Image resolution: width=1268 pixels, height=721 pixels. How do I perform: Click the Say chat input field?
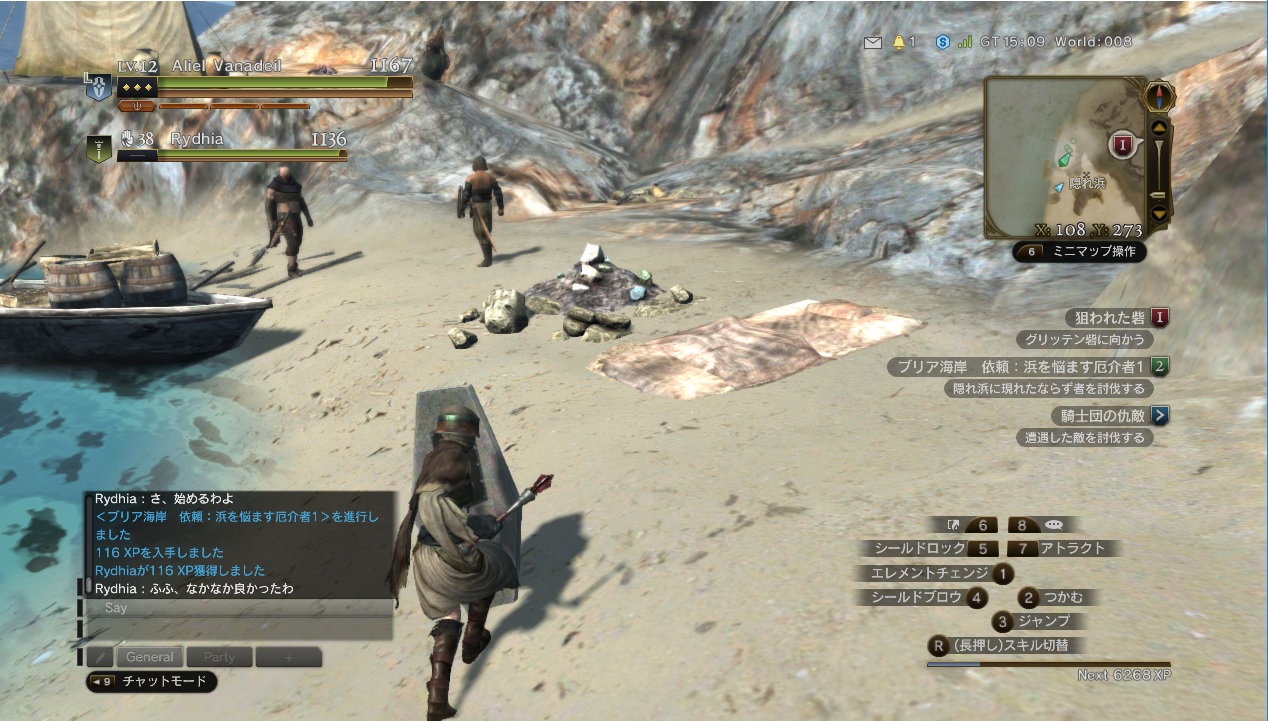pos(240,608)
